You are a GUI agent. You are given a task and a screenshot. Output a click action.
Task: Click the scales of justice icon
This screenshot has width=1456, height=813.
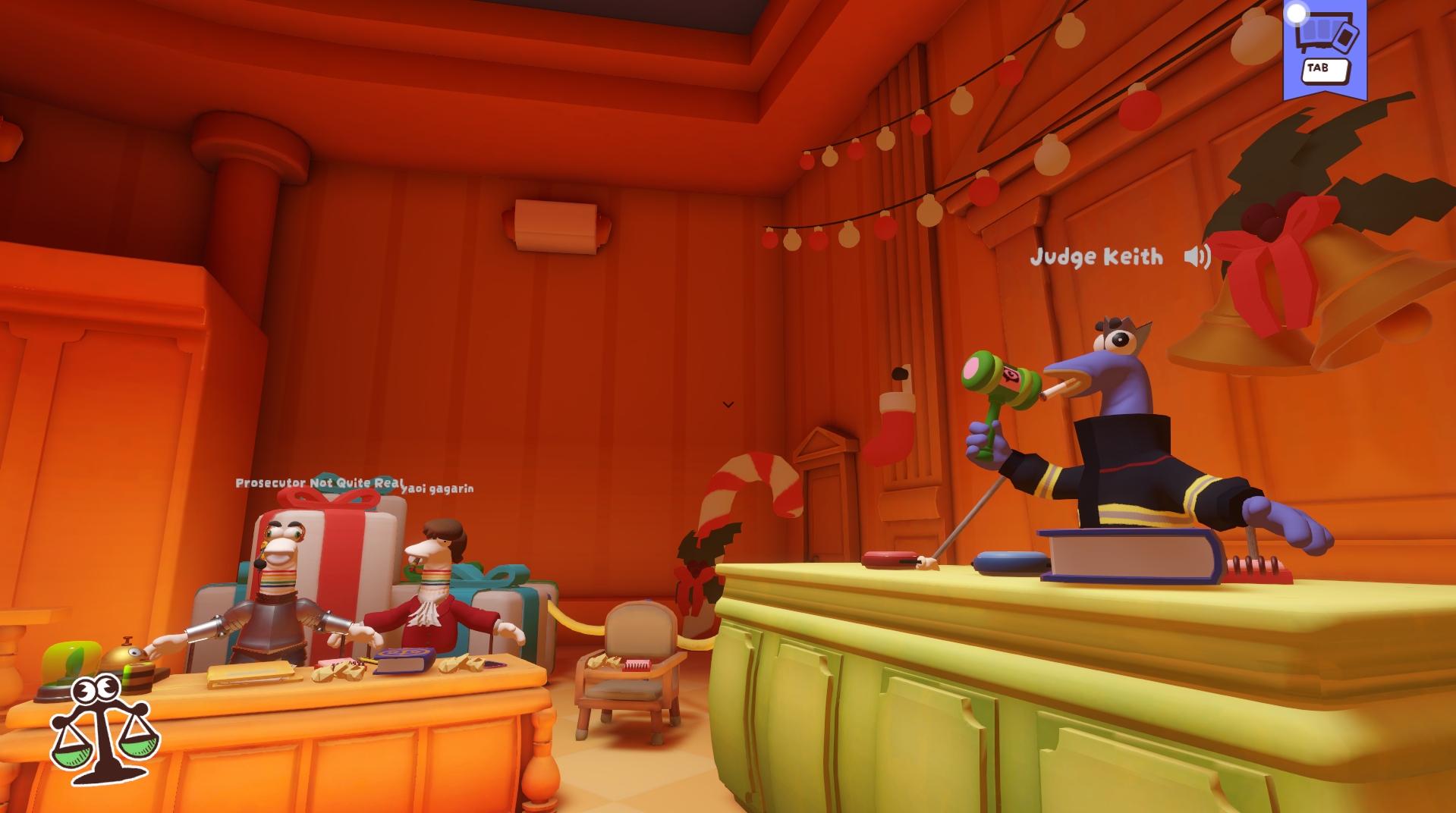tap(103, 730)
